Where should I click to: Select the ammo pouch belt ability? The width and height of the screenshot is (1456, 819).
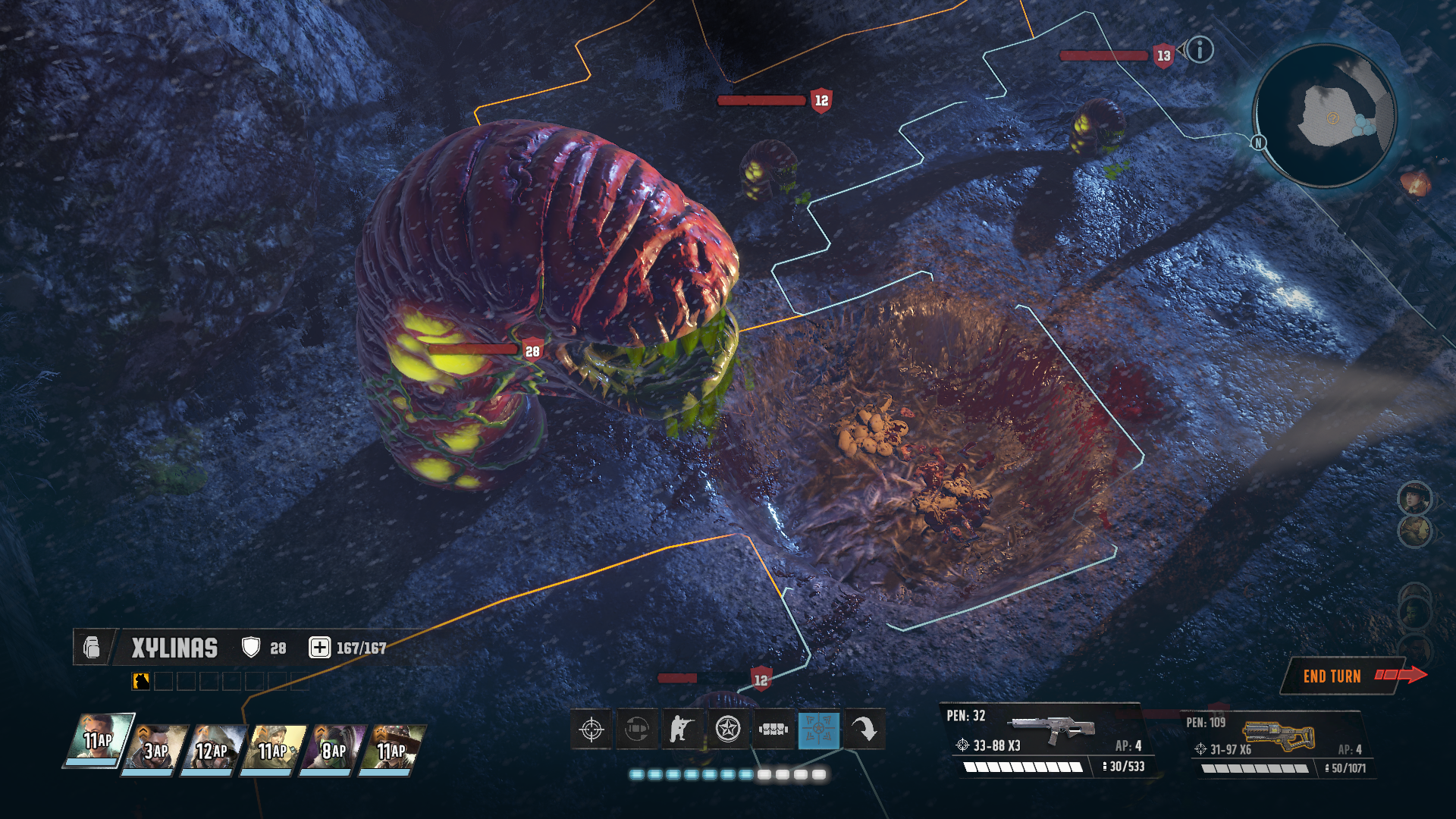point(773,730)
